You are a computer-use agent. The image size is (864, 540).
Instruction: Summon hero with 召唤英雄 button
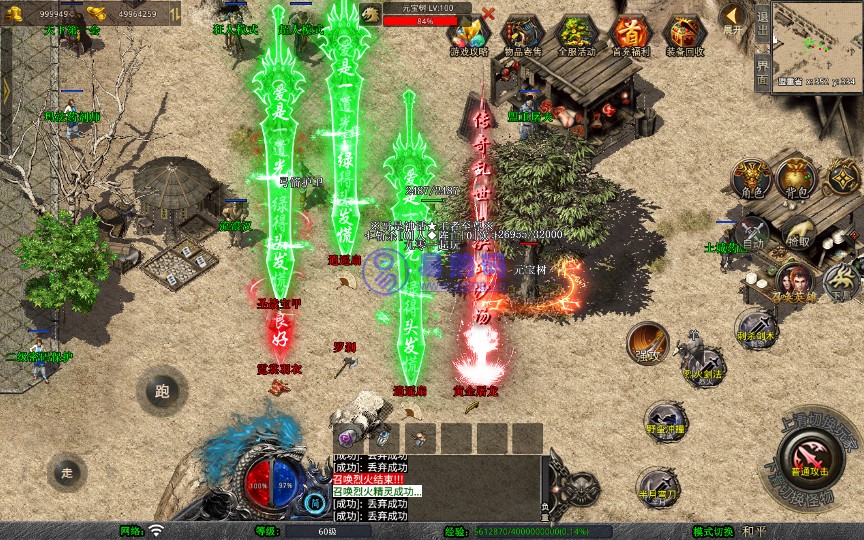point(793,283)
